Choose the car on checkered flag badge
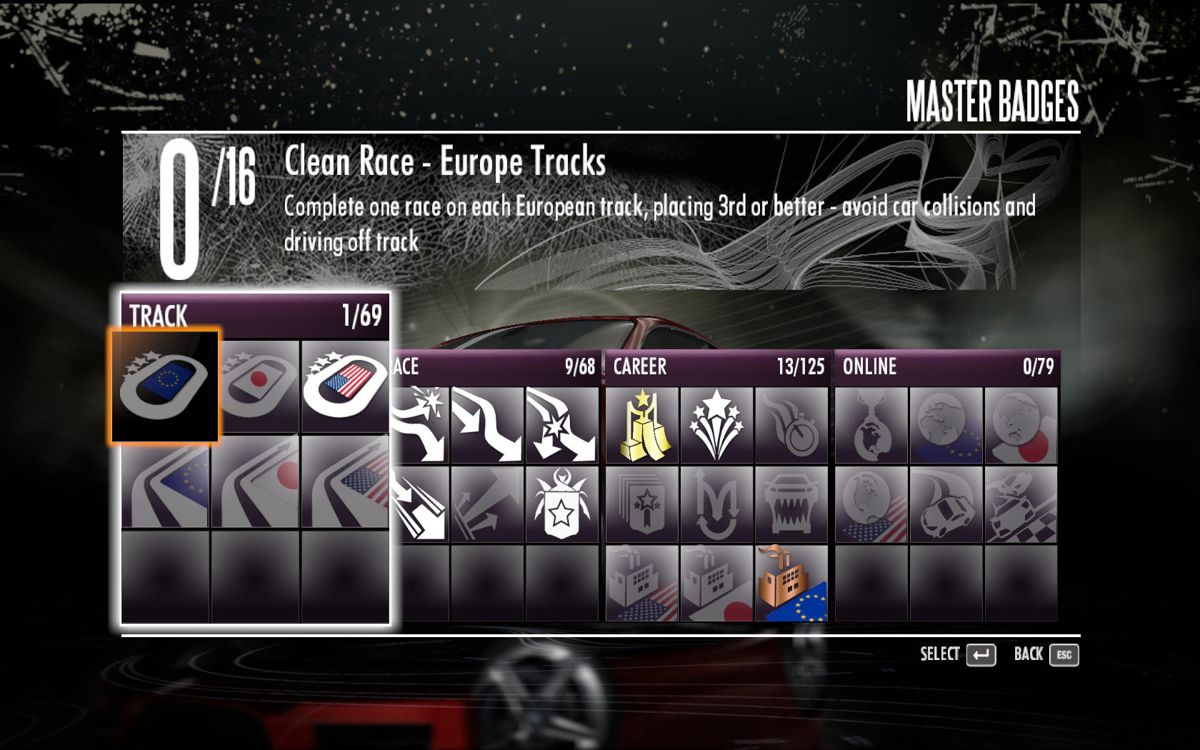 (1022, 503)
